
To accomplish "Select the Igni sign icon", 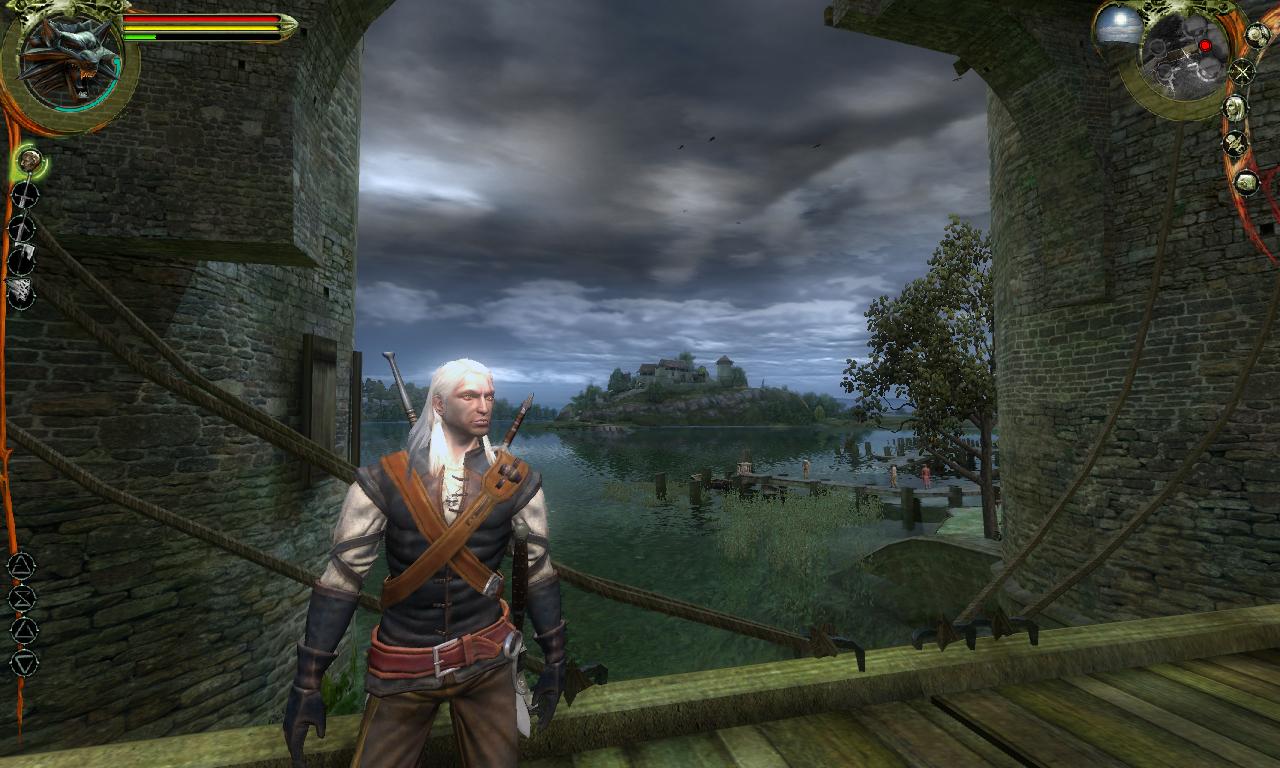I will click(x=23, y=598).
